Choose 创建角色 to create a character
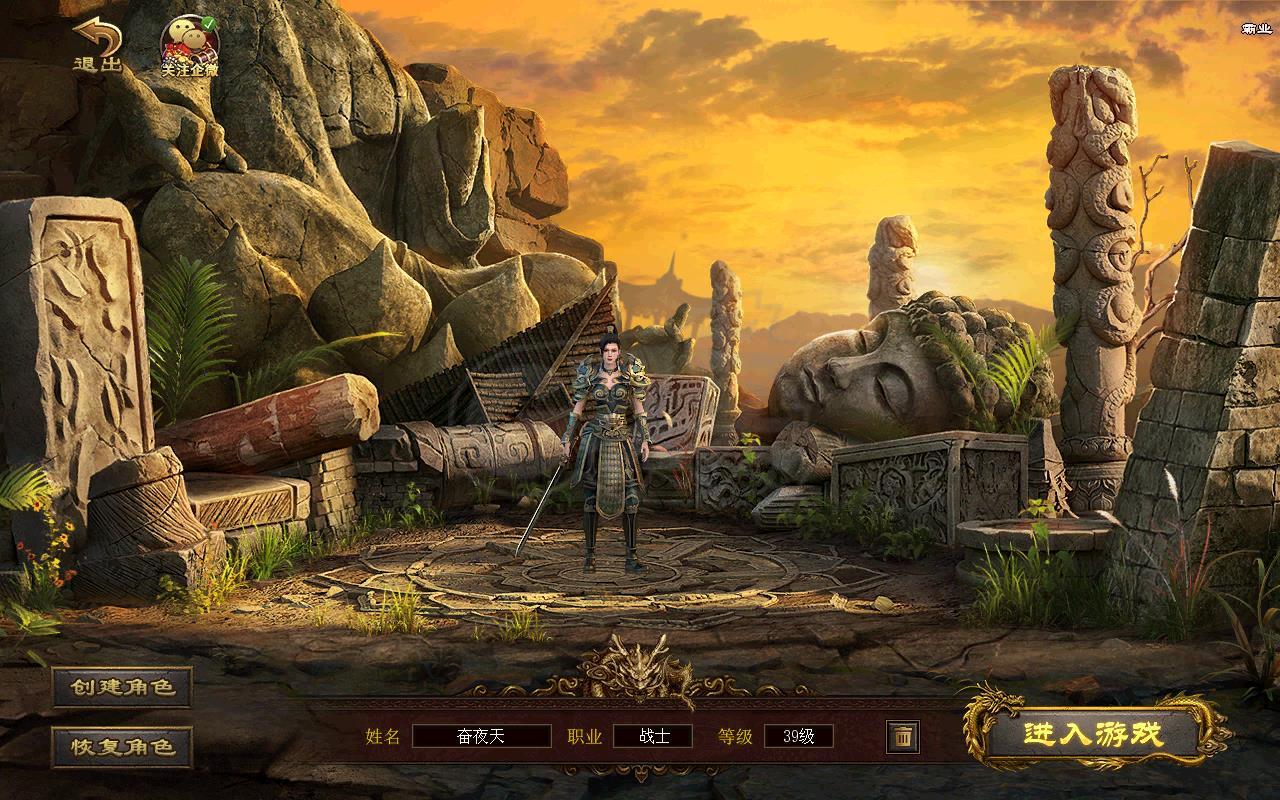 click(x=122, y=687)
